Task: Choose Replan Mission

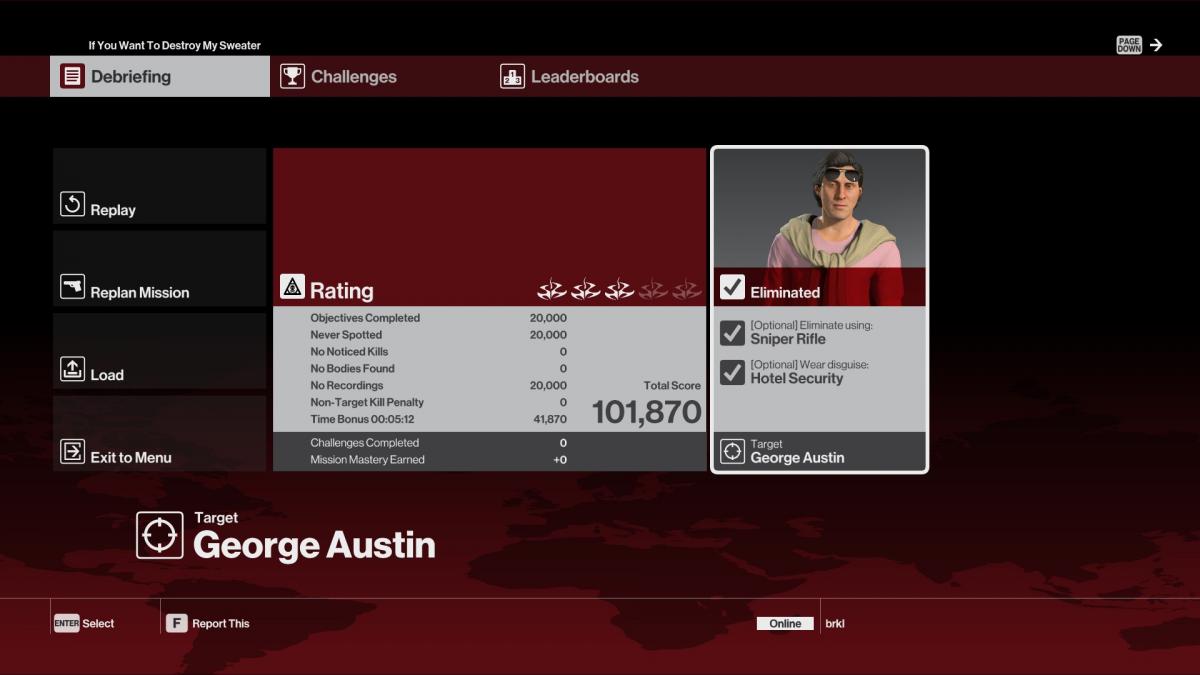Action: 160,269
